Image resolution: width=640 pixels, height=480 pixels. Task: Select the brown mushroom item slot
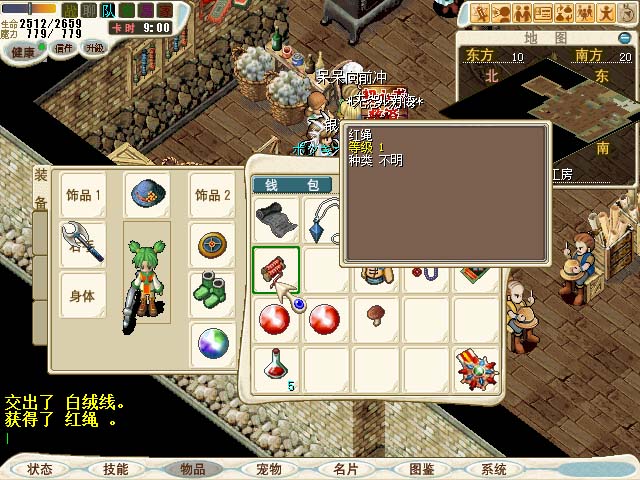coord(376,318)
